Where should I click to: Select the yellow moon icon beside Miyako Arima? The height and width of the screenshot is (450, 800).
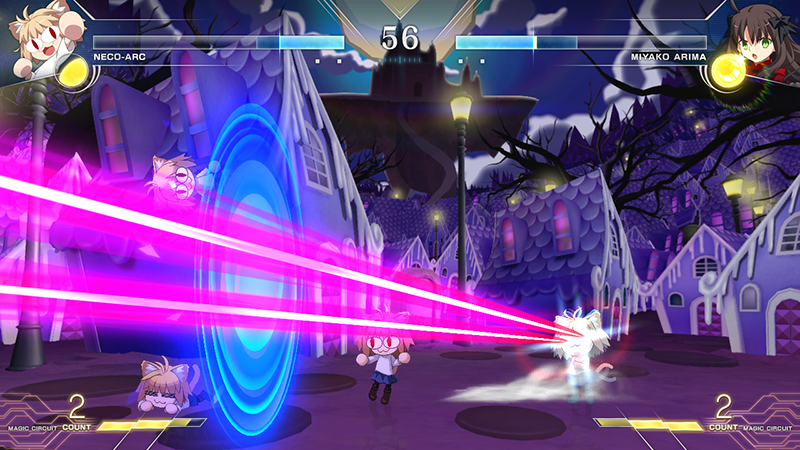(727, 72)
